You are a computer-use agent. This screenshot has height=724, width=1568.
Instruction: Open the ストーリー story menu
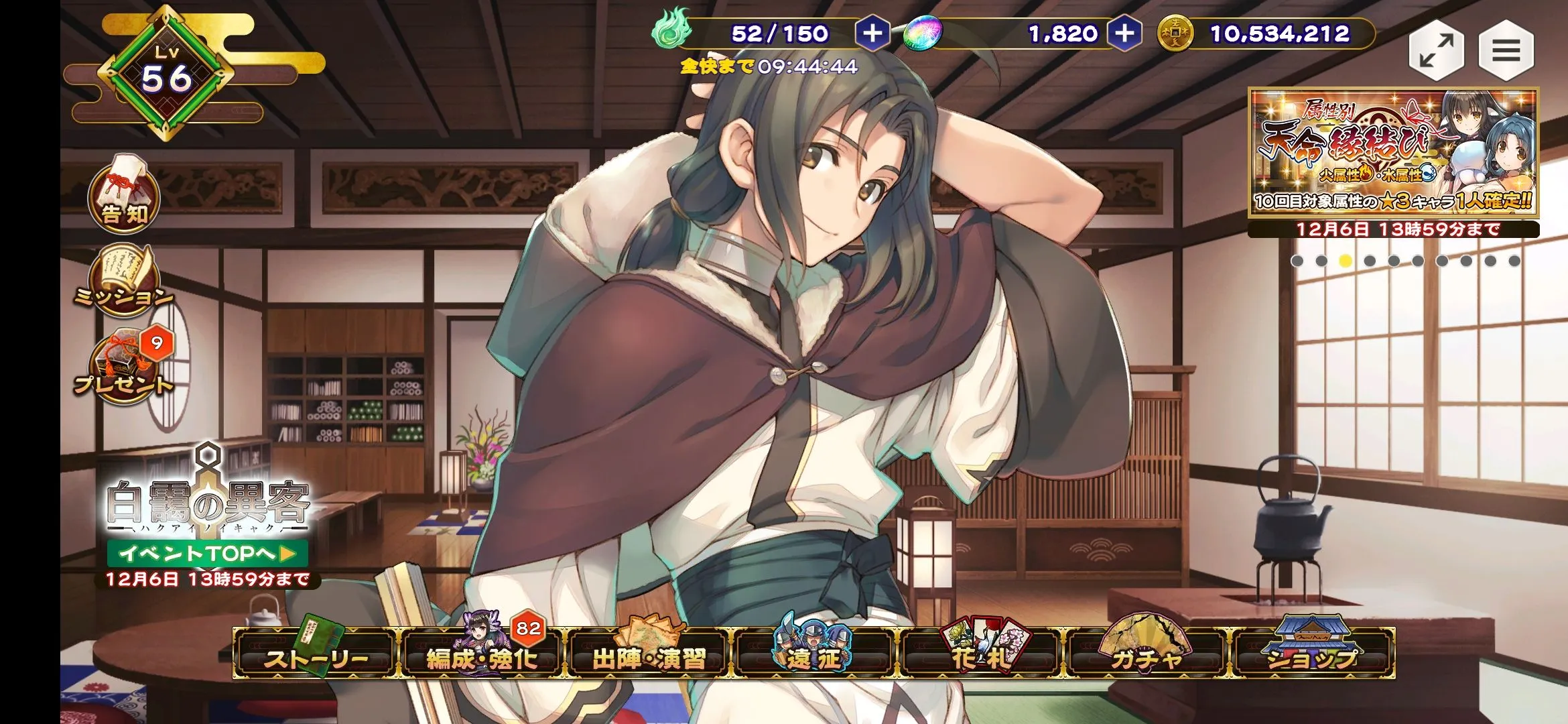click(x=315, y=655)
